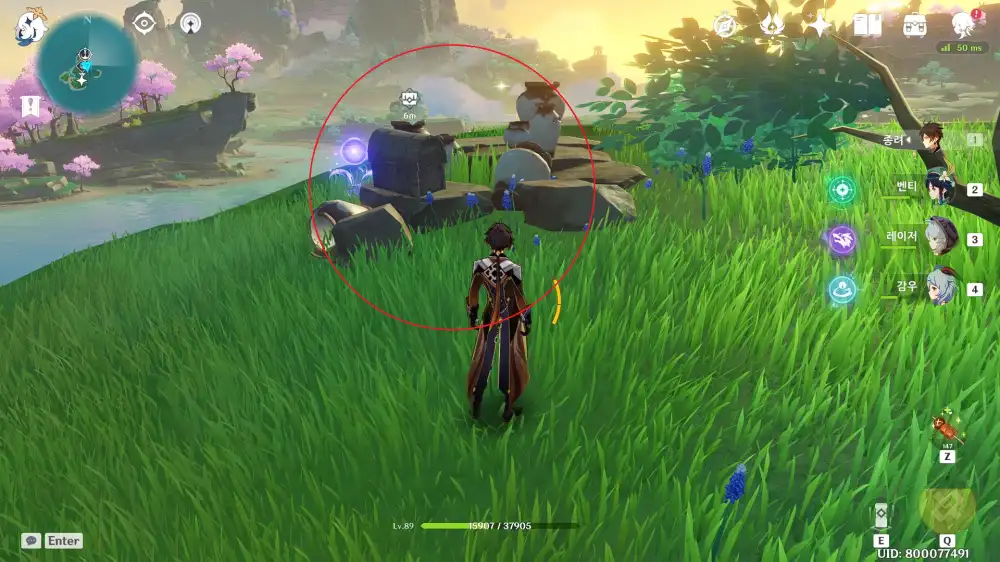Open the four-pointed star Wish icon
Viewport: 1000px width, 562px height.
[820, 26]
